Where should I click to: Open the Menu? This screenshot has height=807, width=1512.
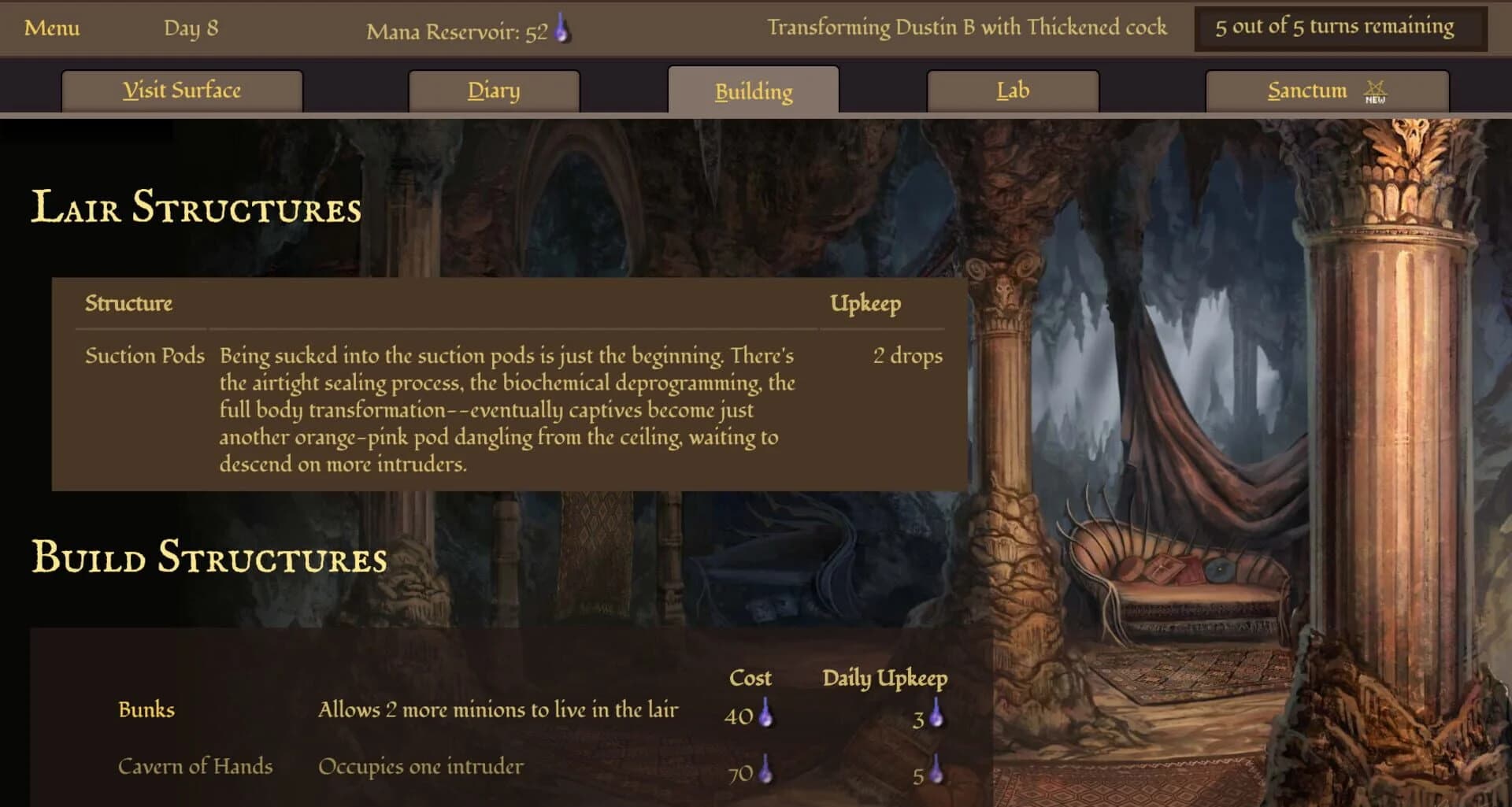tap(52, 29)
